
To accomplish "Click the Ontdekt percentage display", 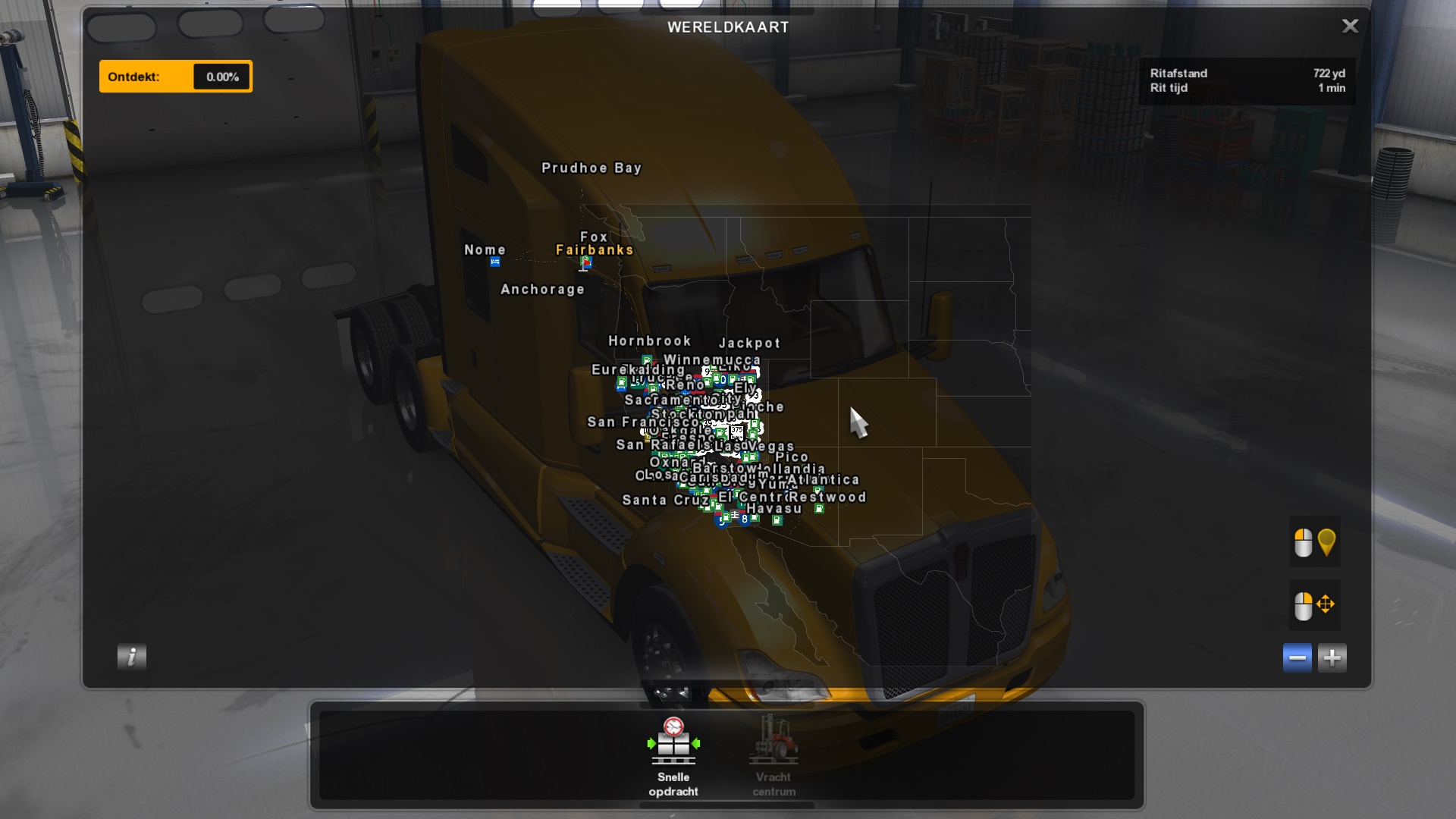I will [221, 76].
